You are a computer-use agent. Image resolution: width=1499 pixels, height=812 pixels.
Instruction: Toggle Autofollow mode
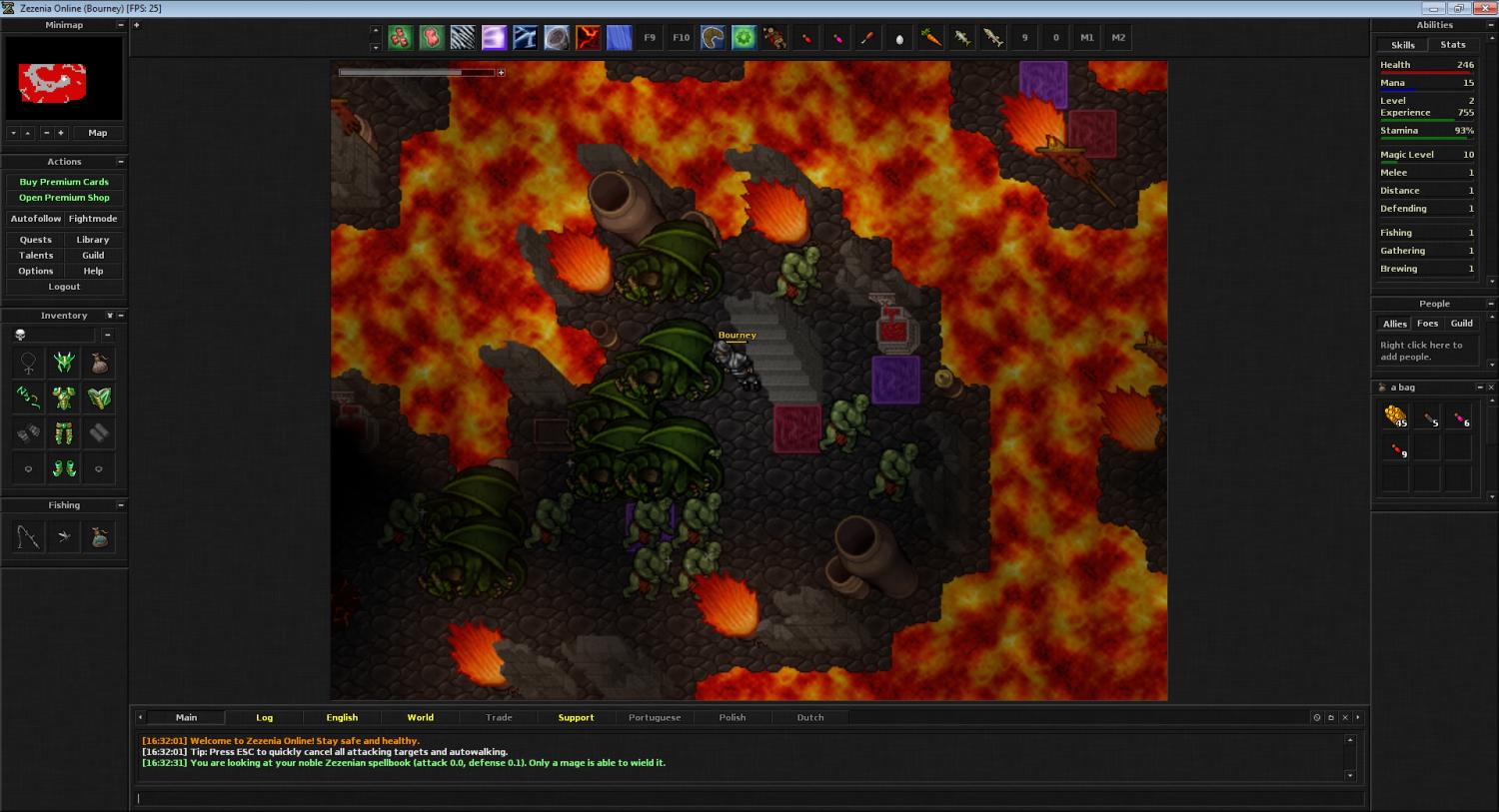tap(35, 219)
